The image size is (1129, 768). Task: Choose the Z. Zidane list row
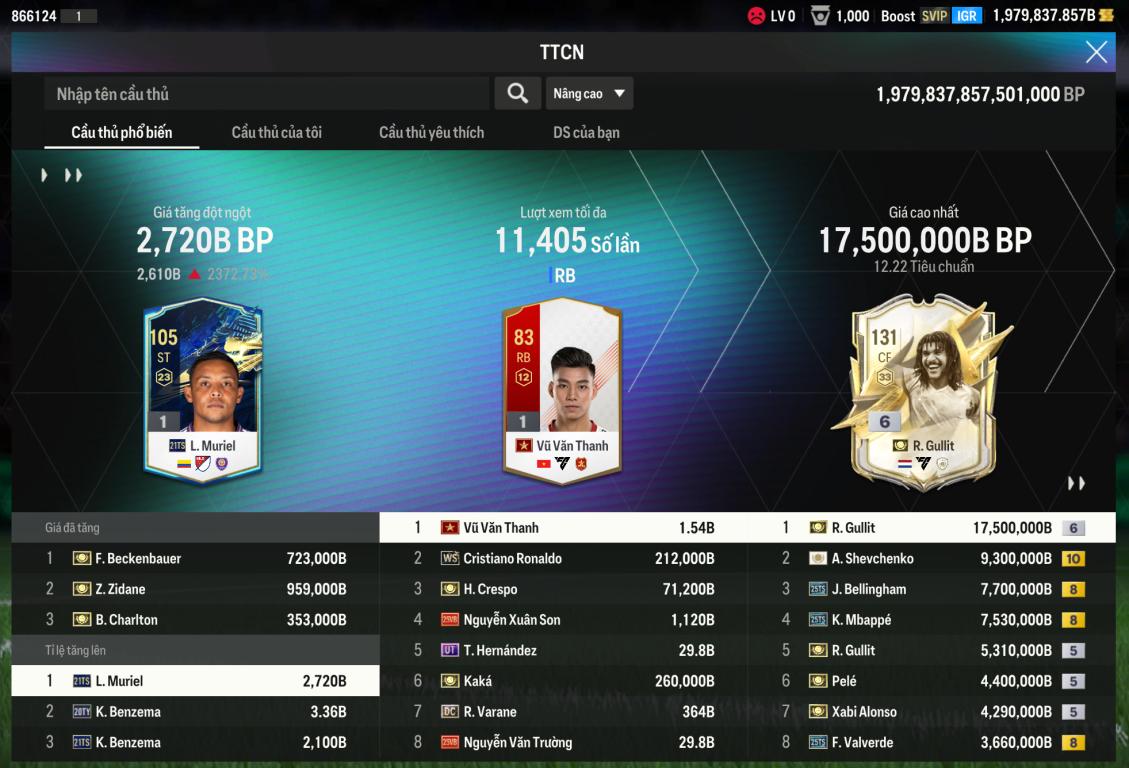196,590
